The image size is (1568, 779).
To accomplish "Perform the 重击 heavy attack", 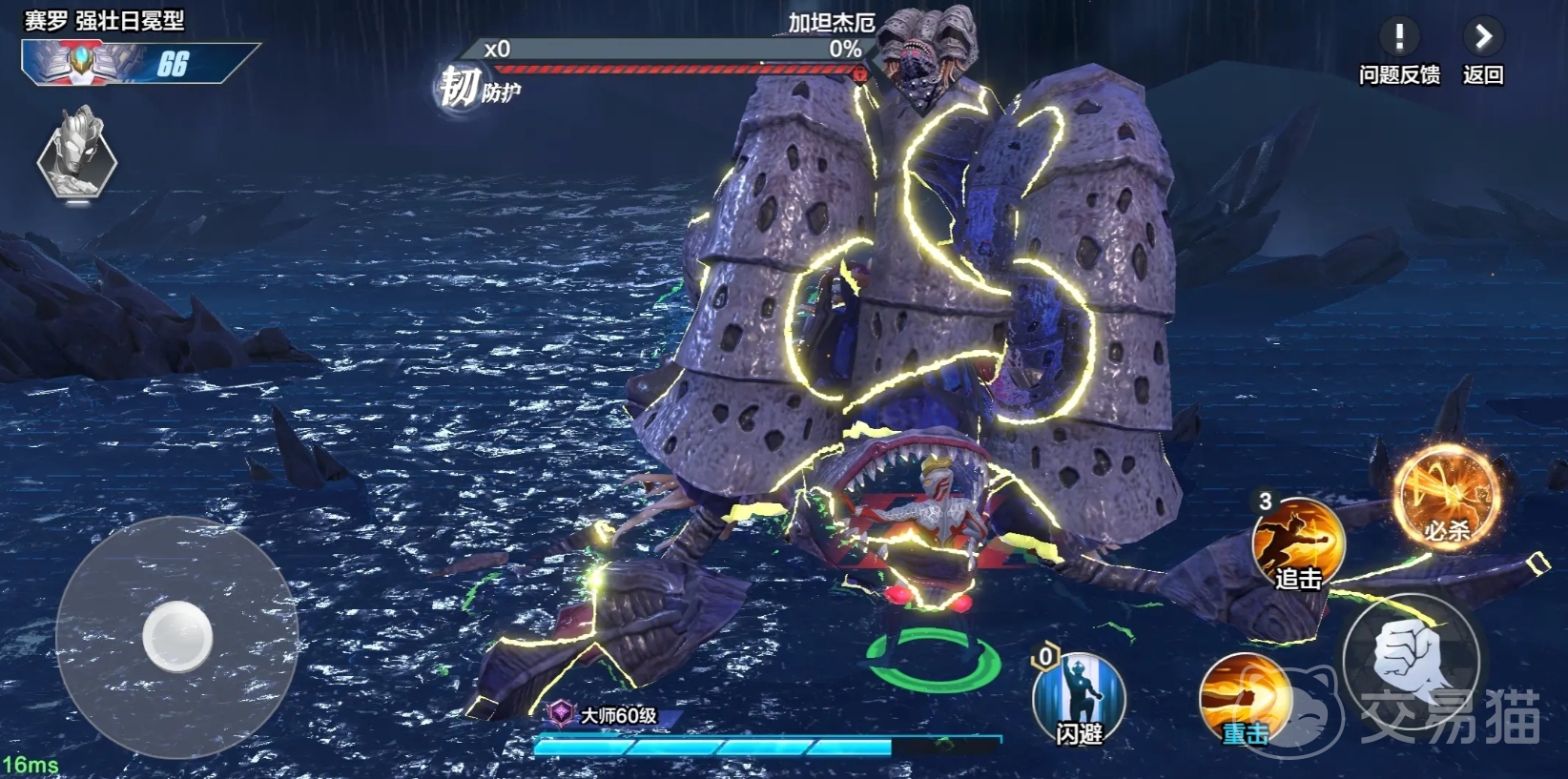I will (1244, 701).
